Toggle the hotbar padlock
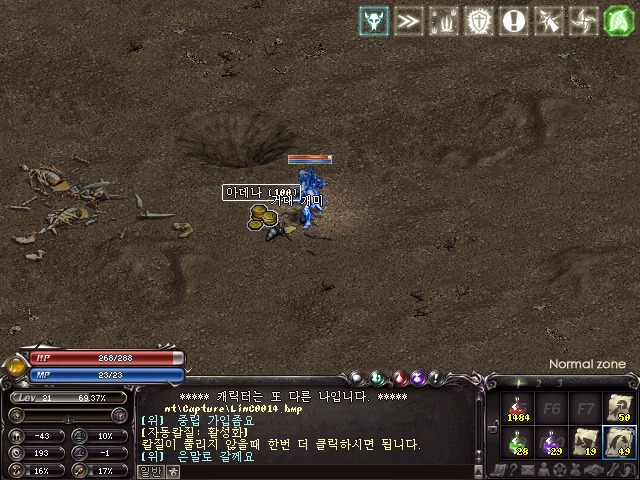The image size is (640, 480). (x=493, y=429)
